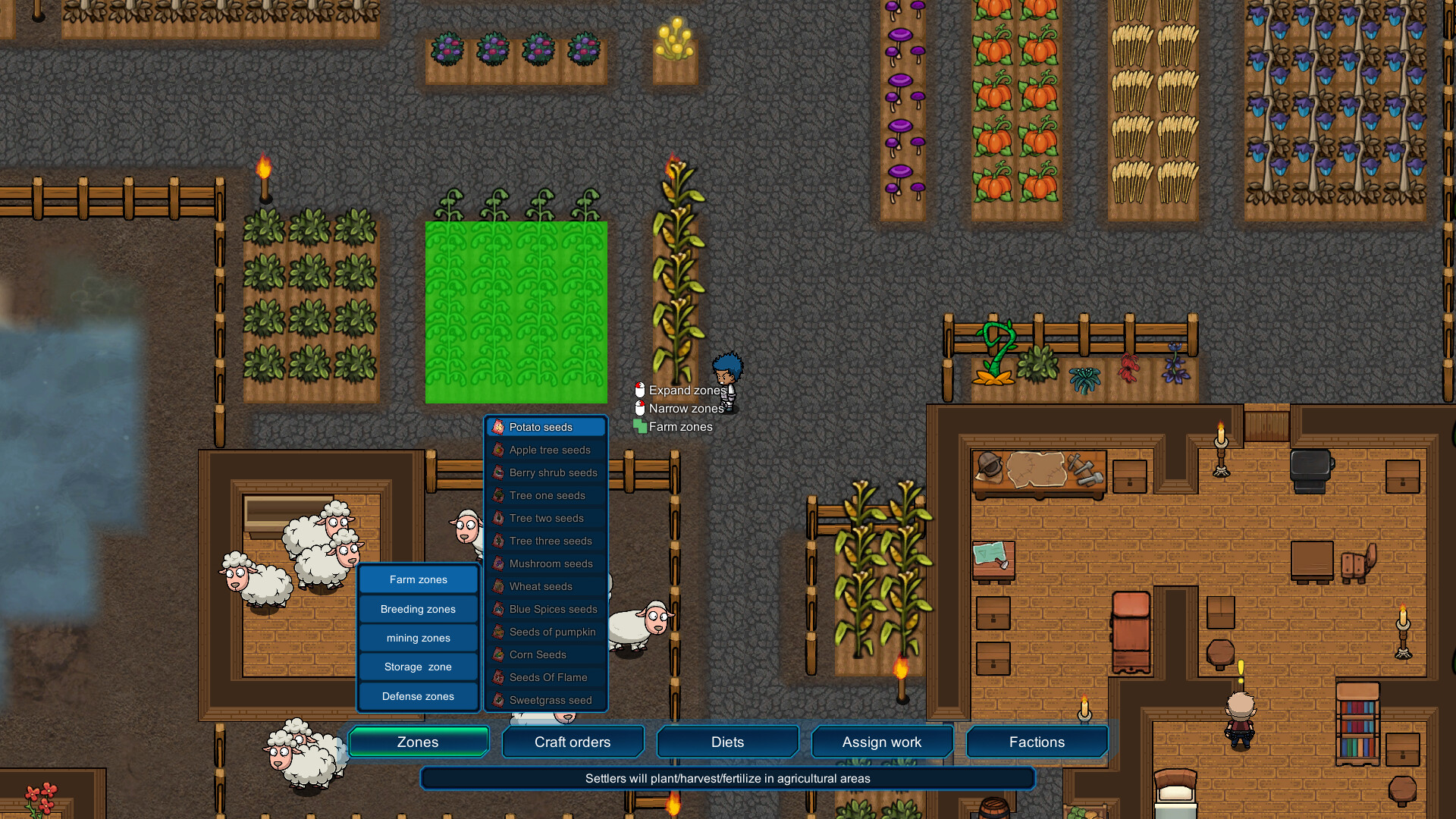Click the Wheat seeds bag icon
Screen dimensions: 1456x819
click(x=498, y=586)
